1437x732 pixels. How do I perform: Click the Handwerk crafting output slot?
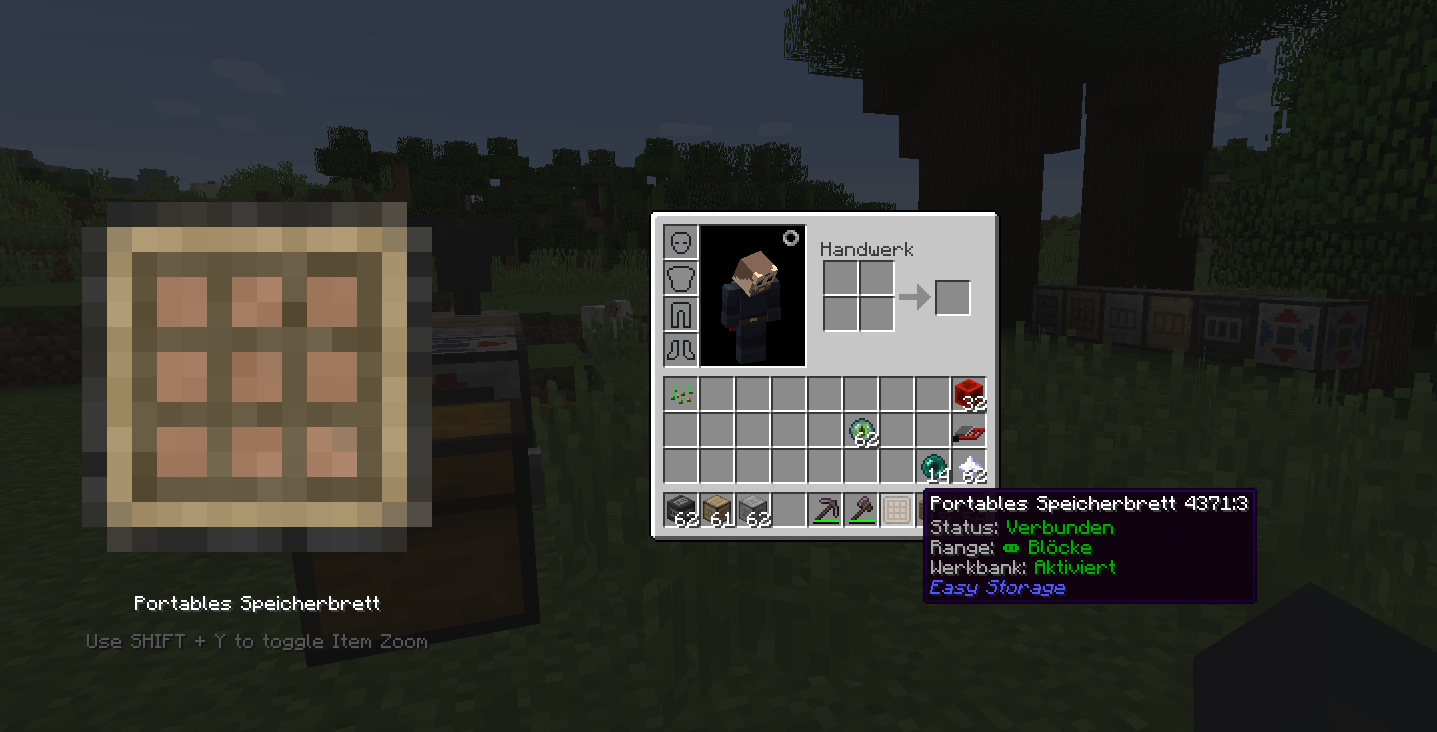coord(952,296)
